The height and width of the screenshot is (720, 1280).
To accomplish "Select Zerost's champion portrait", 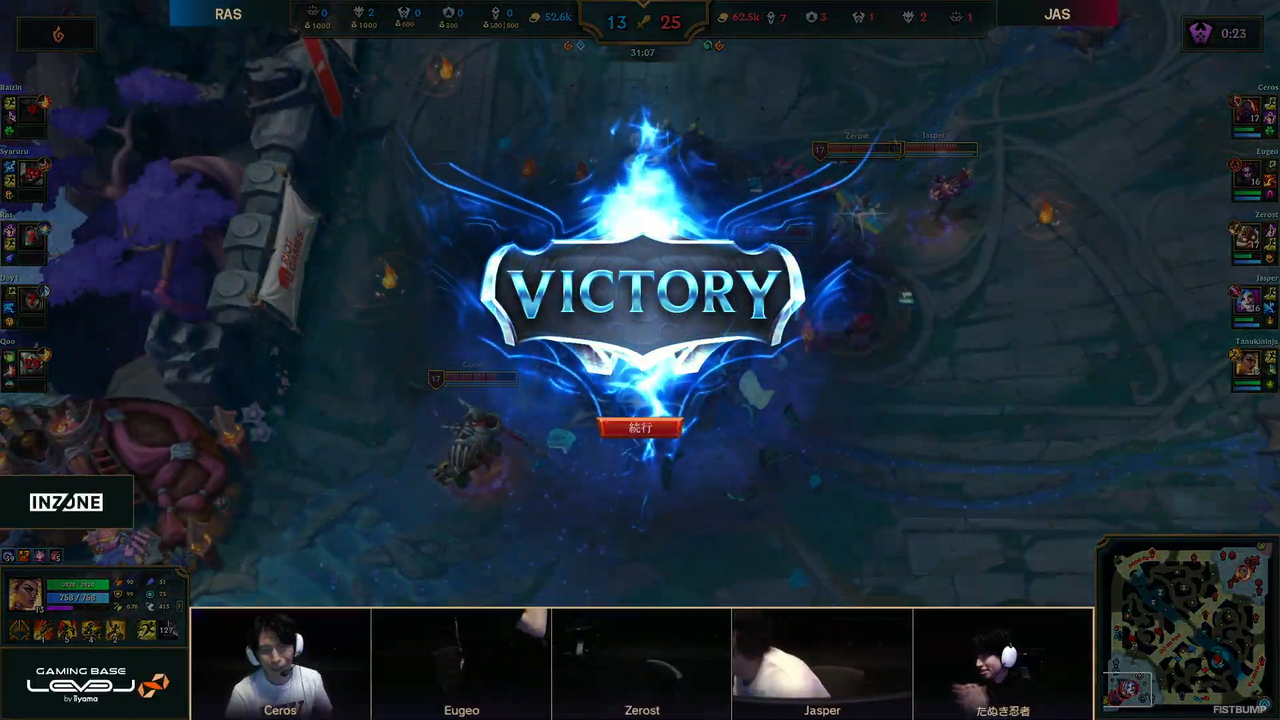I will pos(1246,237).
